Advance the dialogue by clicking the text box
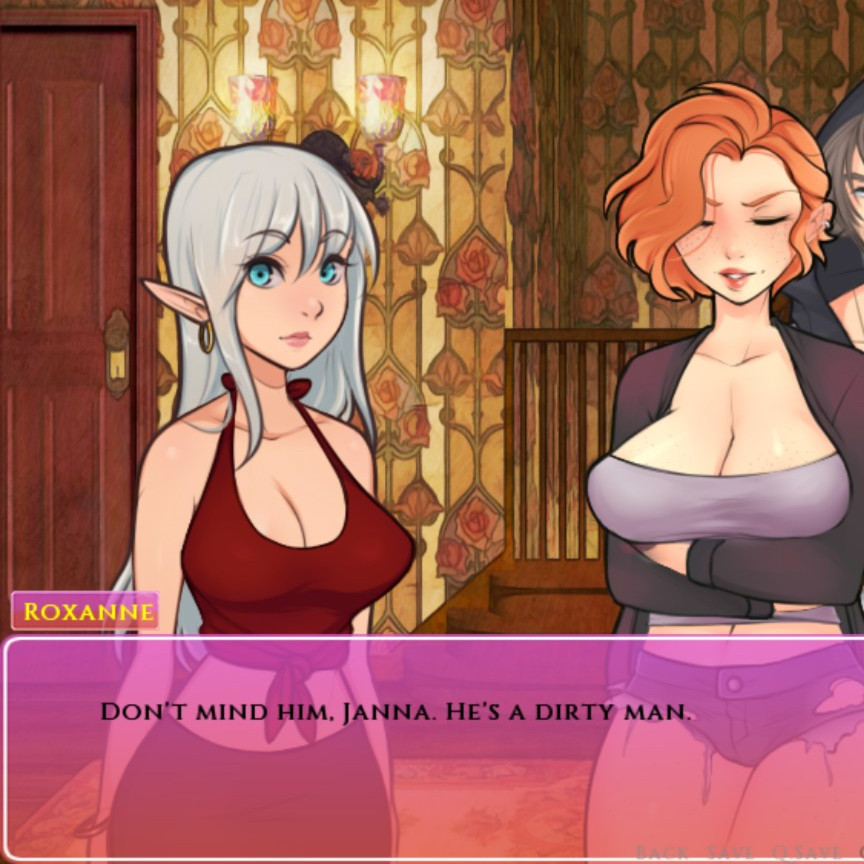The height and width of the screenshot is (864, 864). (430, 740)
